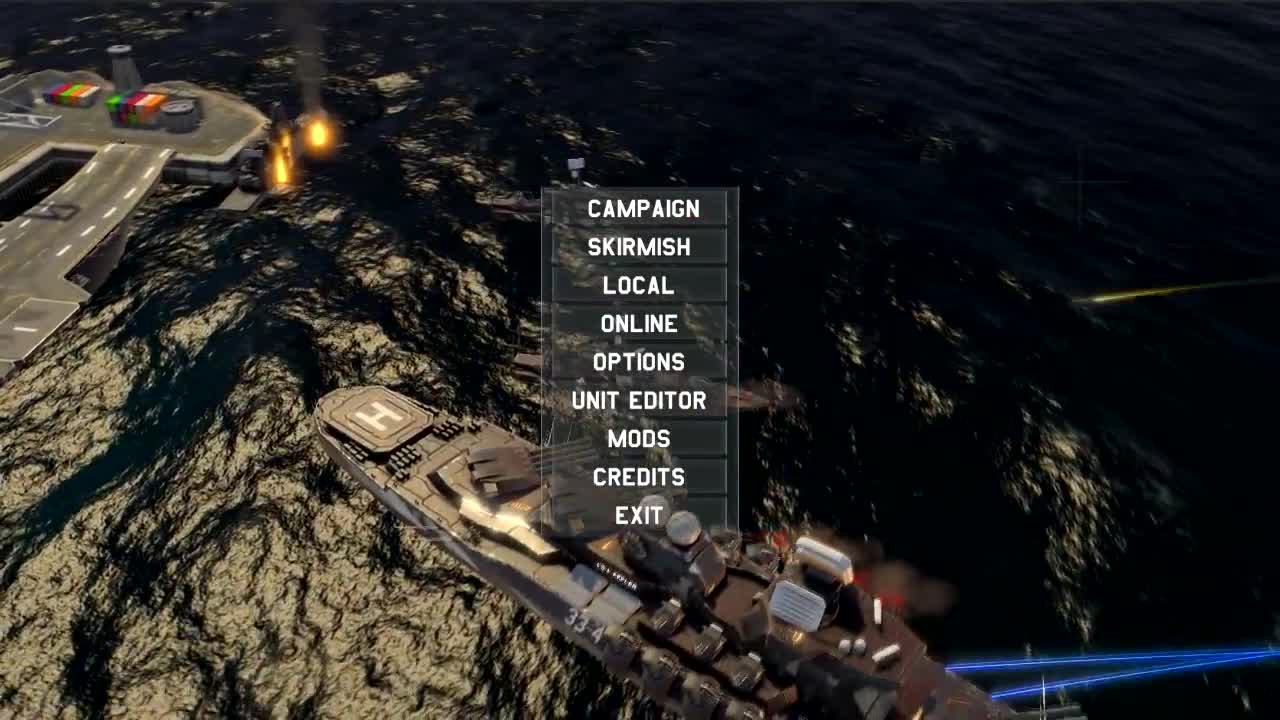Open Online multiplayer
The width and height of the screenshot is (1280, 720).
(639, 324)
